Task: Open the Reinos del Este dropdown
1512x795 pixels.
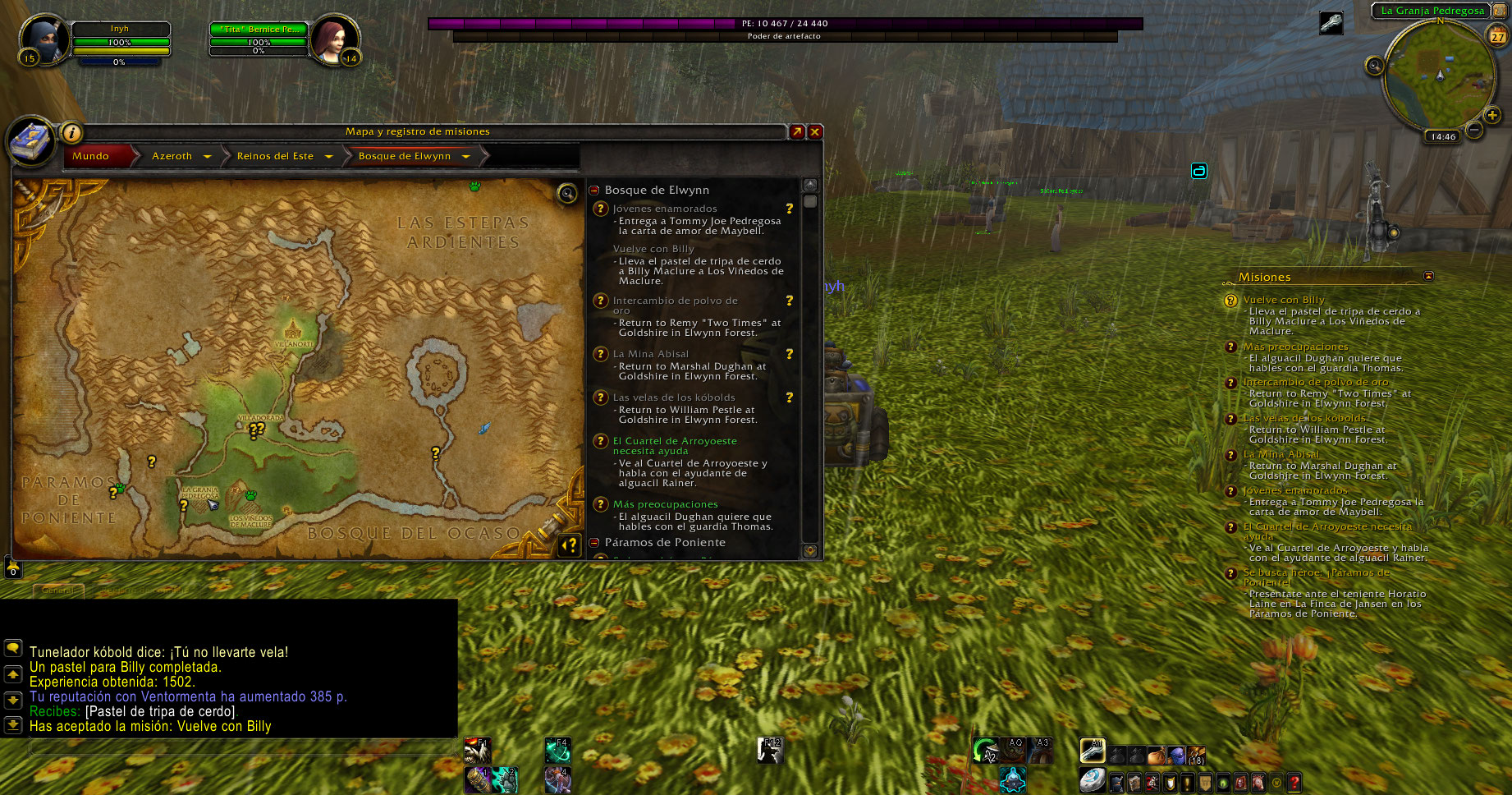Action: tap(328, 156)
